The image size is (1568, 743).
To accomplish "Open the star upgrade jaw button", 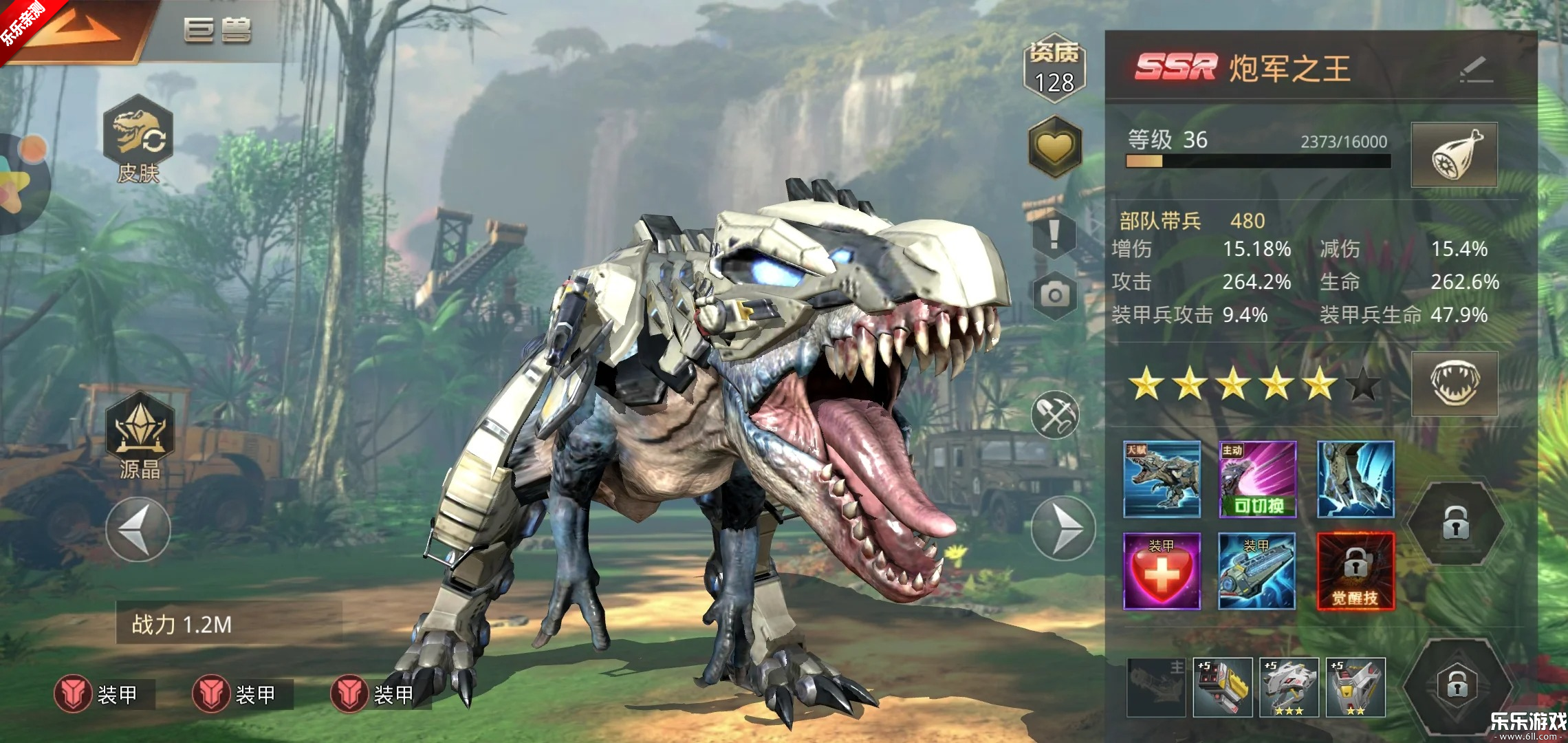I will coord(1454,383).
